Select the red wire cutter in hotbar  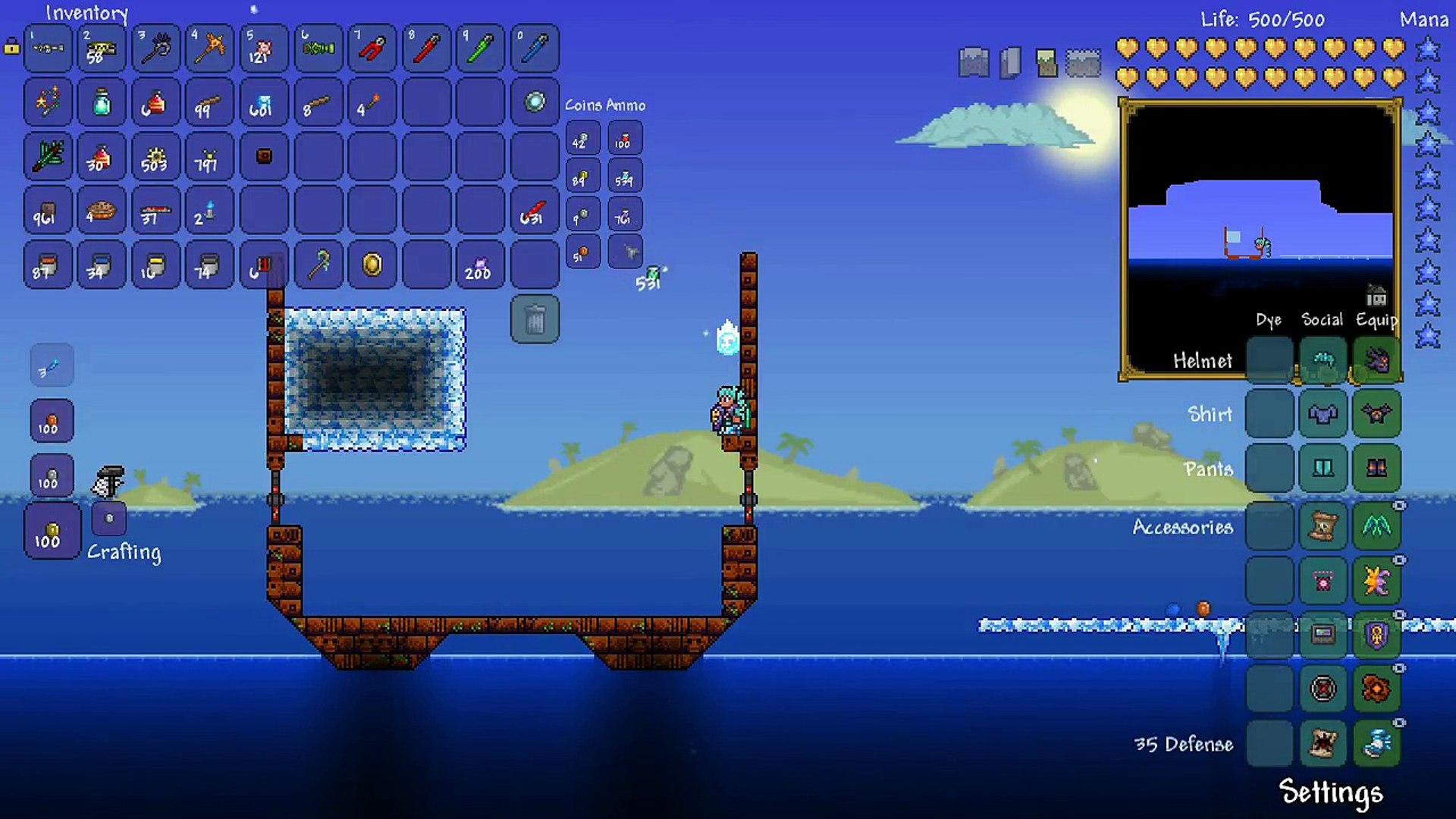tap(372, 49)
